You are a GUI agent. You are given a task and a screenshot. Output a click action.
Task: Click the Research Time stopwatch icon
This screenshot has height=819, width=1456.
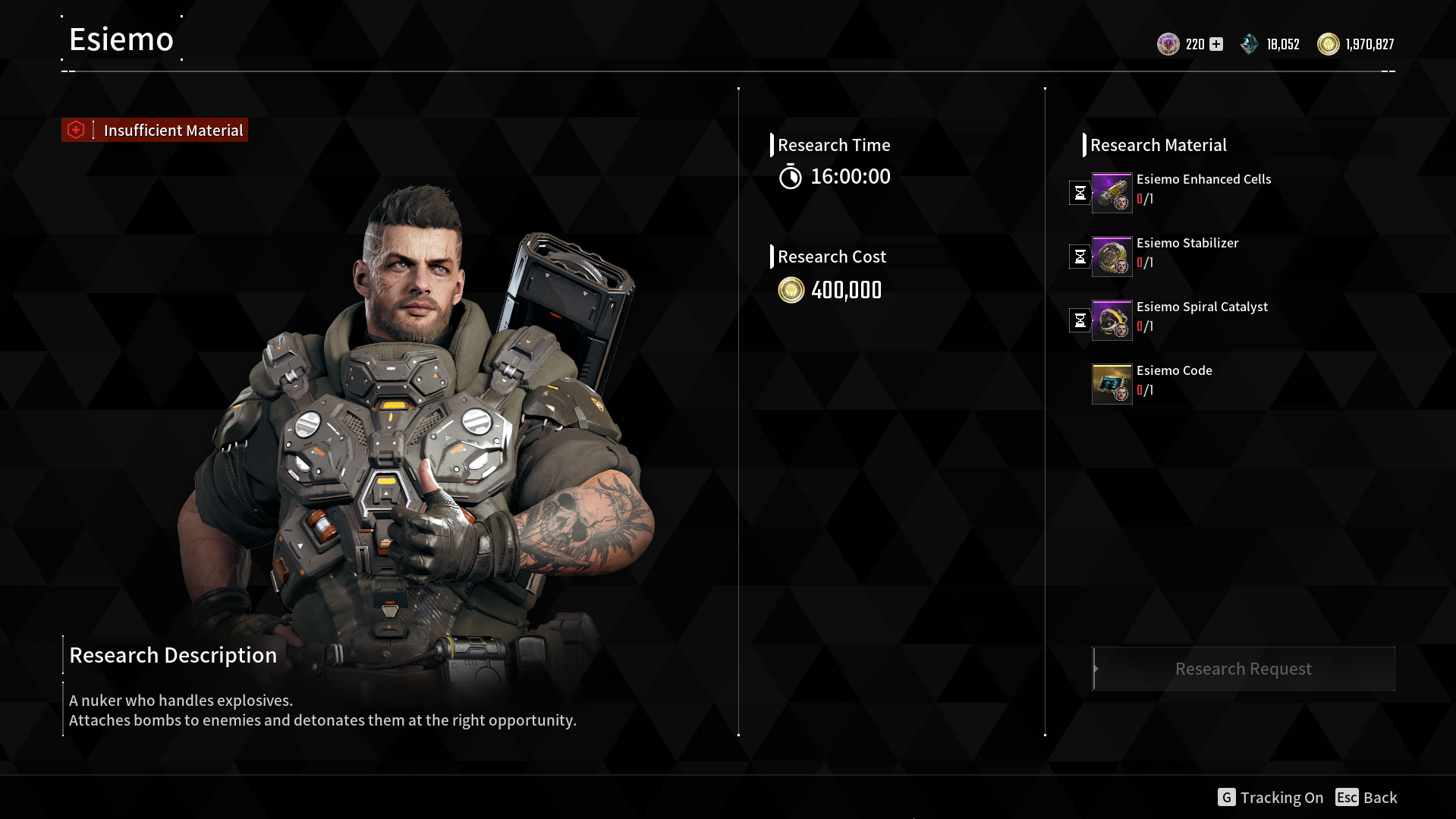click(791, 176)
